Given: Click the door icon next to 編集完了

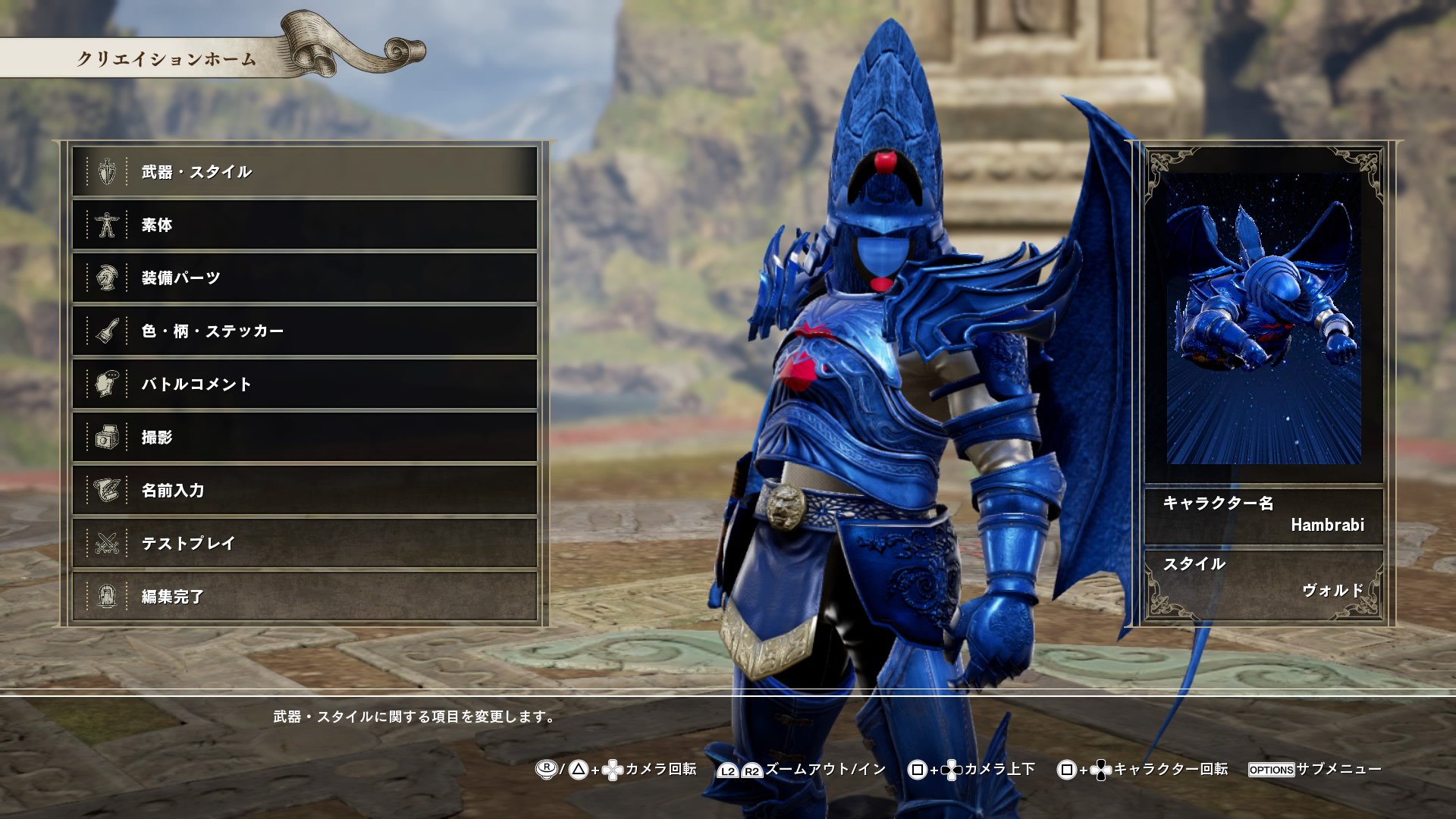Looking at the screenshot, I should [x=106, y=596].
